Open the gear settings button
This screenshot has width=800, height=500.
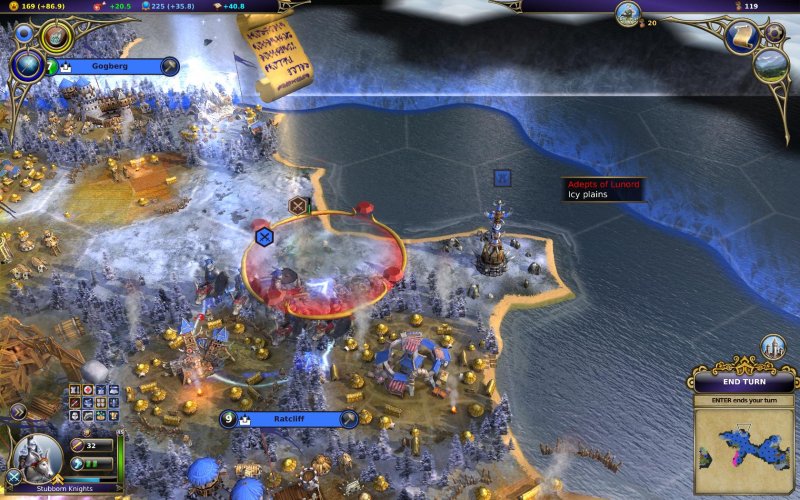pos(774,33)
